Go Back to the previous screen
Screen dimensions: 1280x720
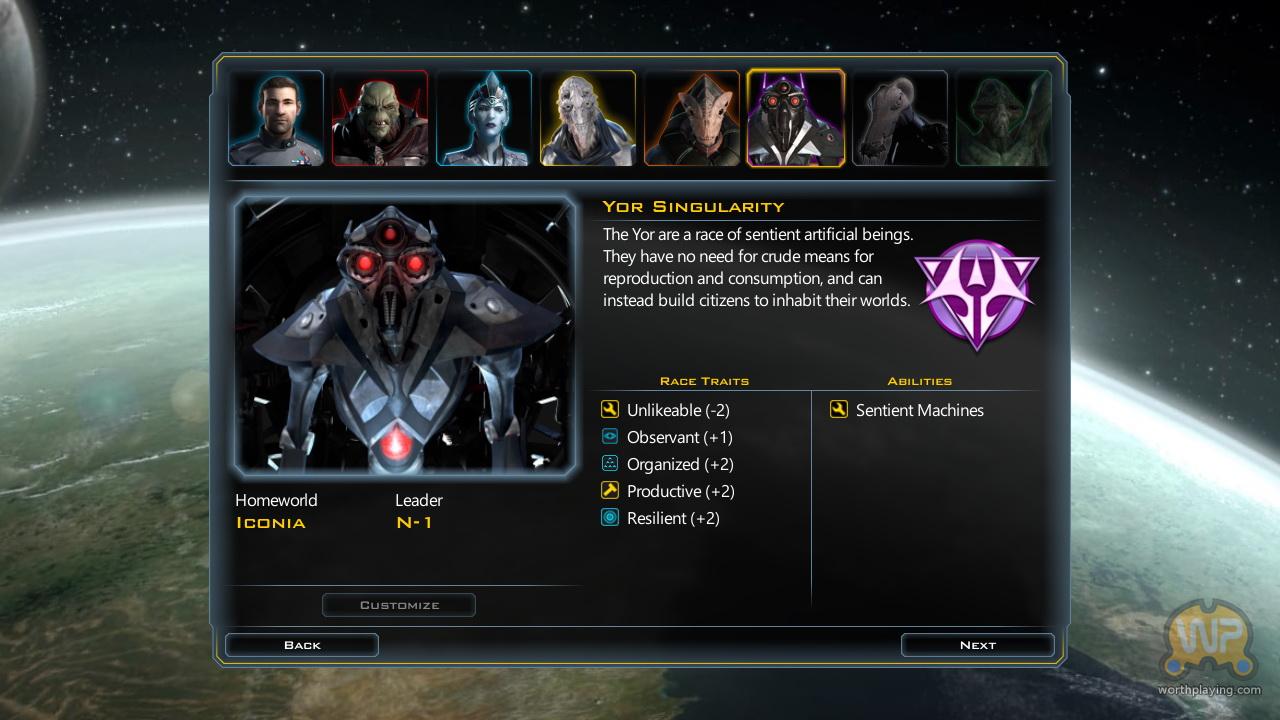(x=302, y=645)
